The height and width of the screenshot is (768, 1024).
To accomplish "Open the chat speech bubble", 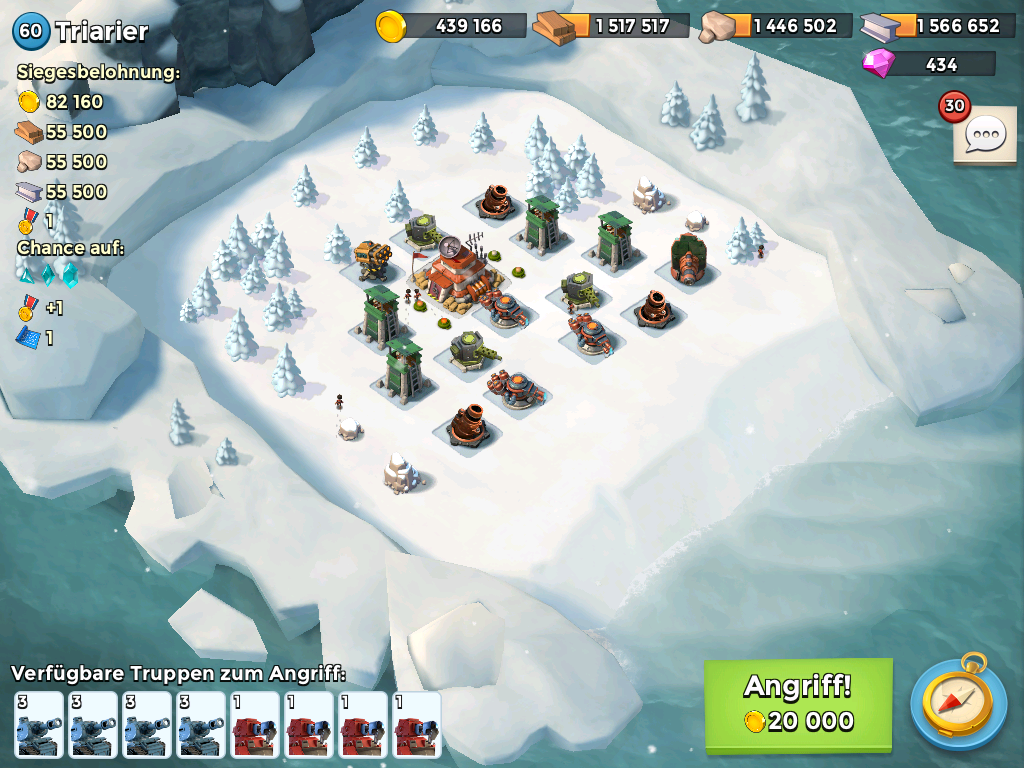I will coord(984,134).
